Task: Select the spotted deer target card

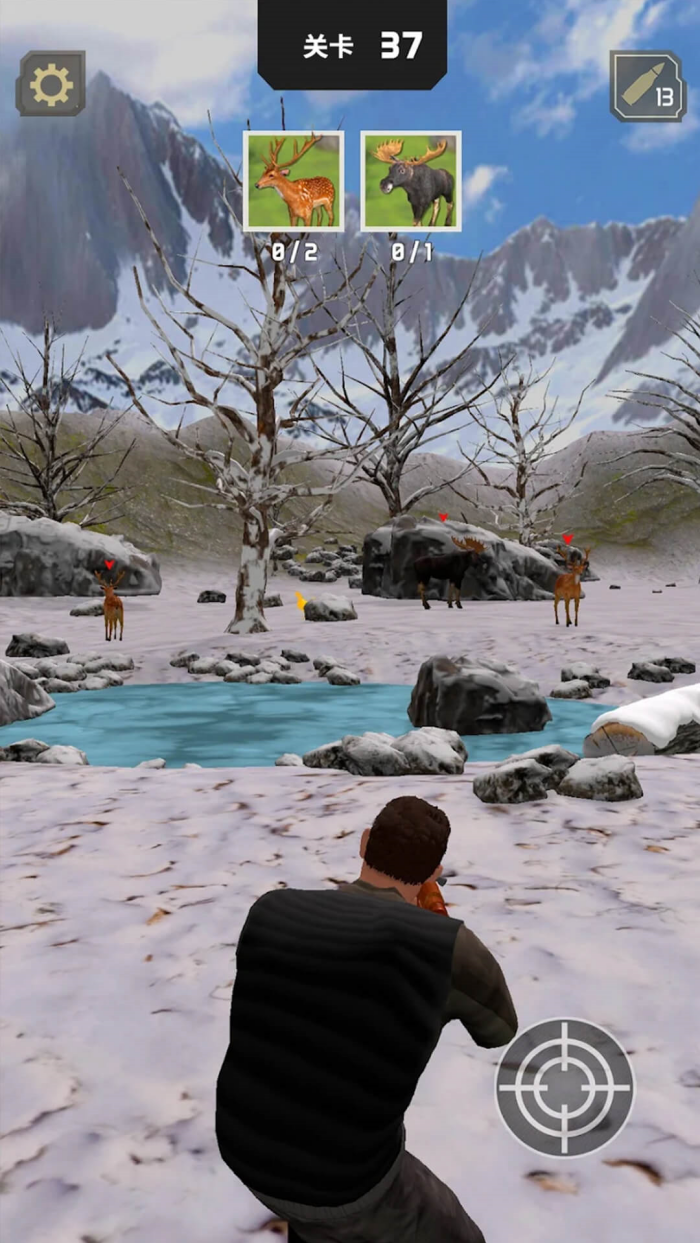Action: [x=294, y=181]
